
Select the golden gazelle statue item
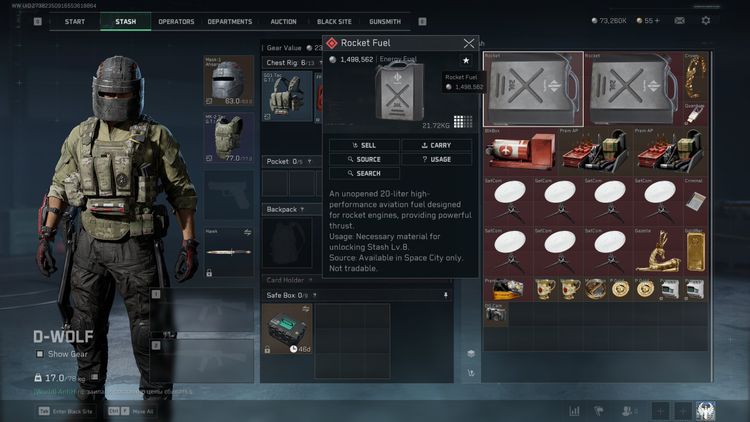point(659,250)
